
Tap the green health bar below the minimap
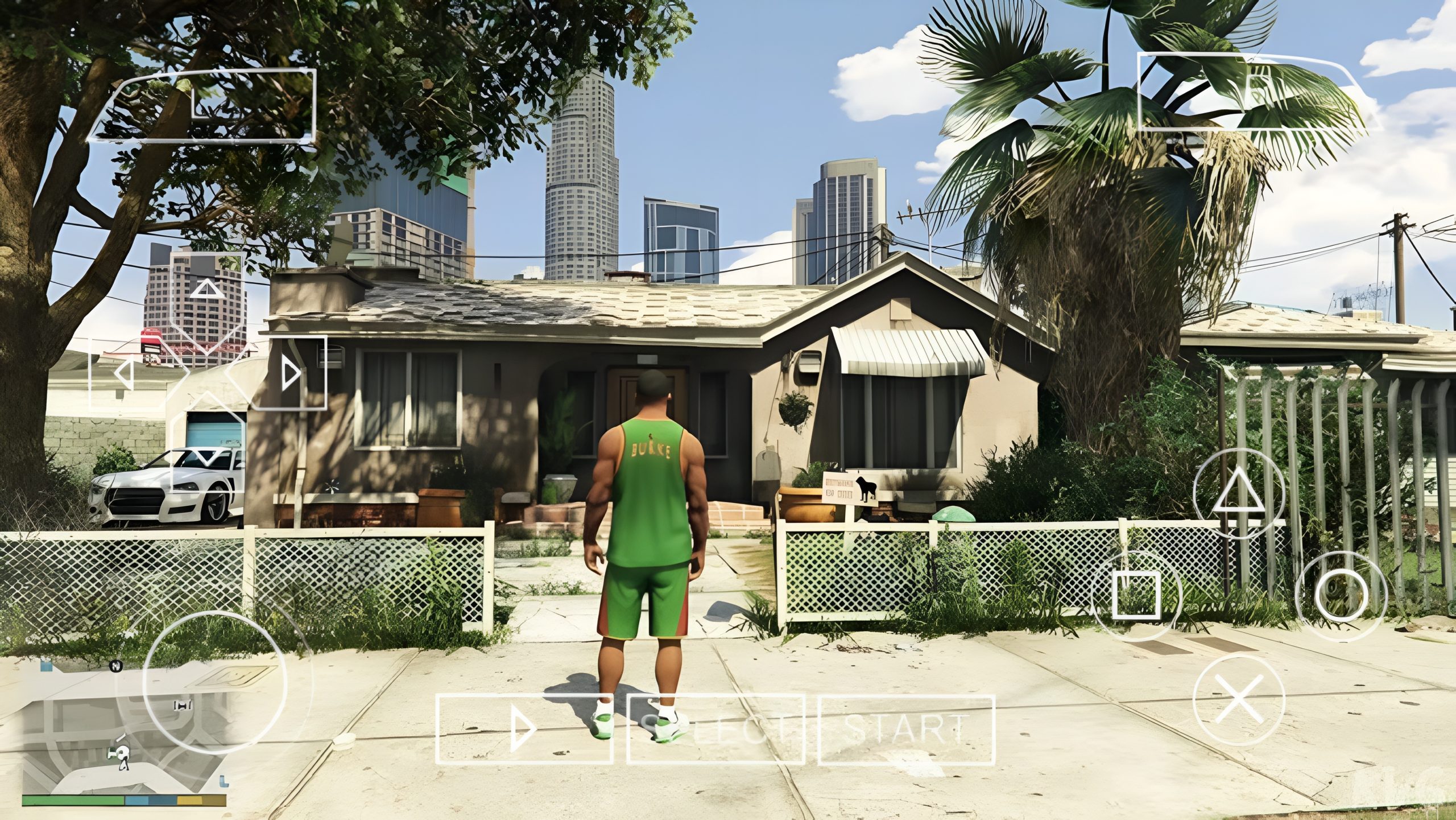tap(74, 801)
